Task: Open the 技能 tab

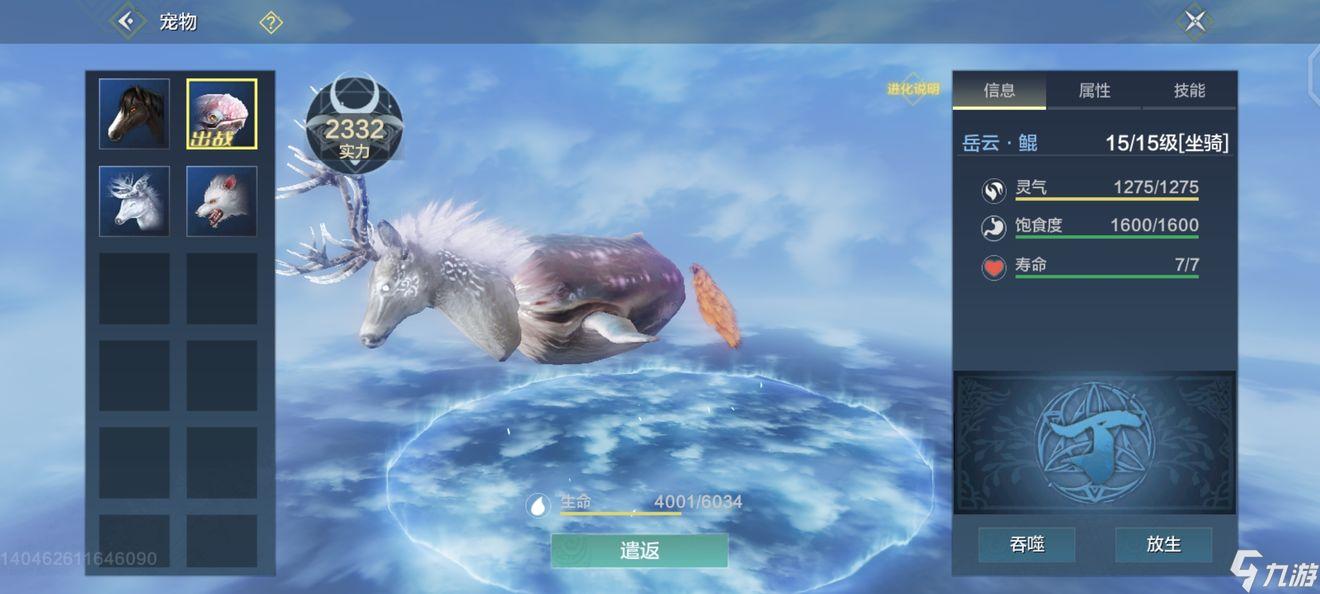Action: [1189, 91]
